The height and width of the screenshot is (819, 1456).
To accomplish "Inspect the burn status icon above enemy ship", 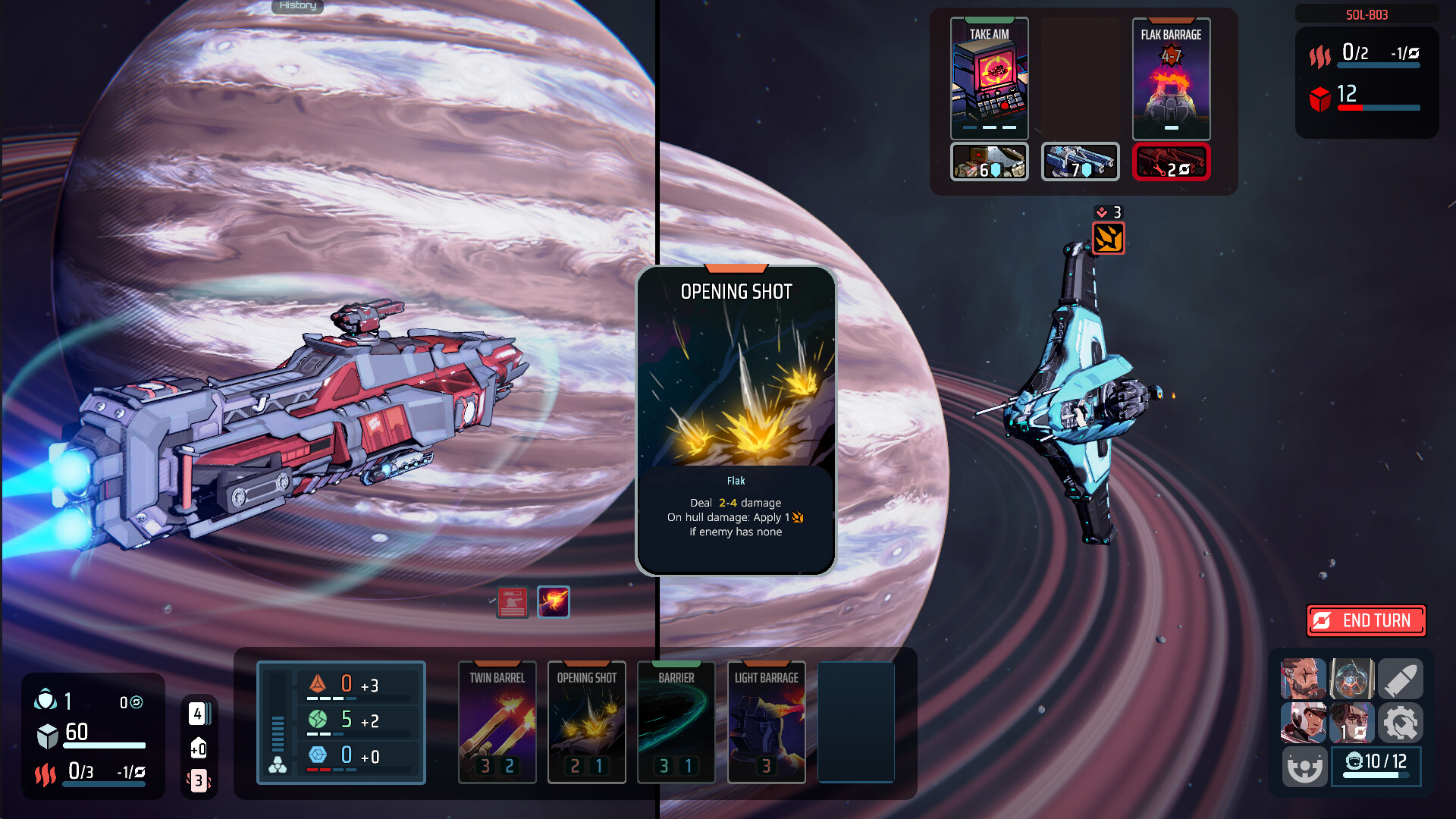I will coord(1106,238).
